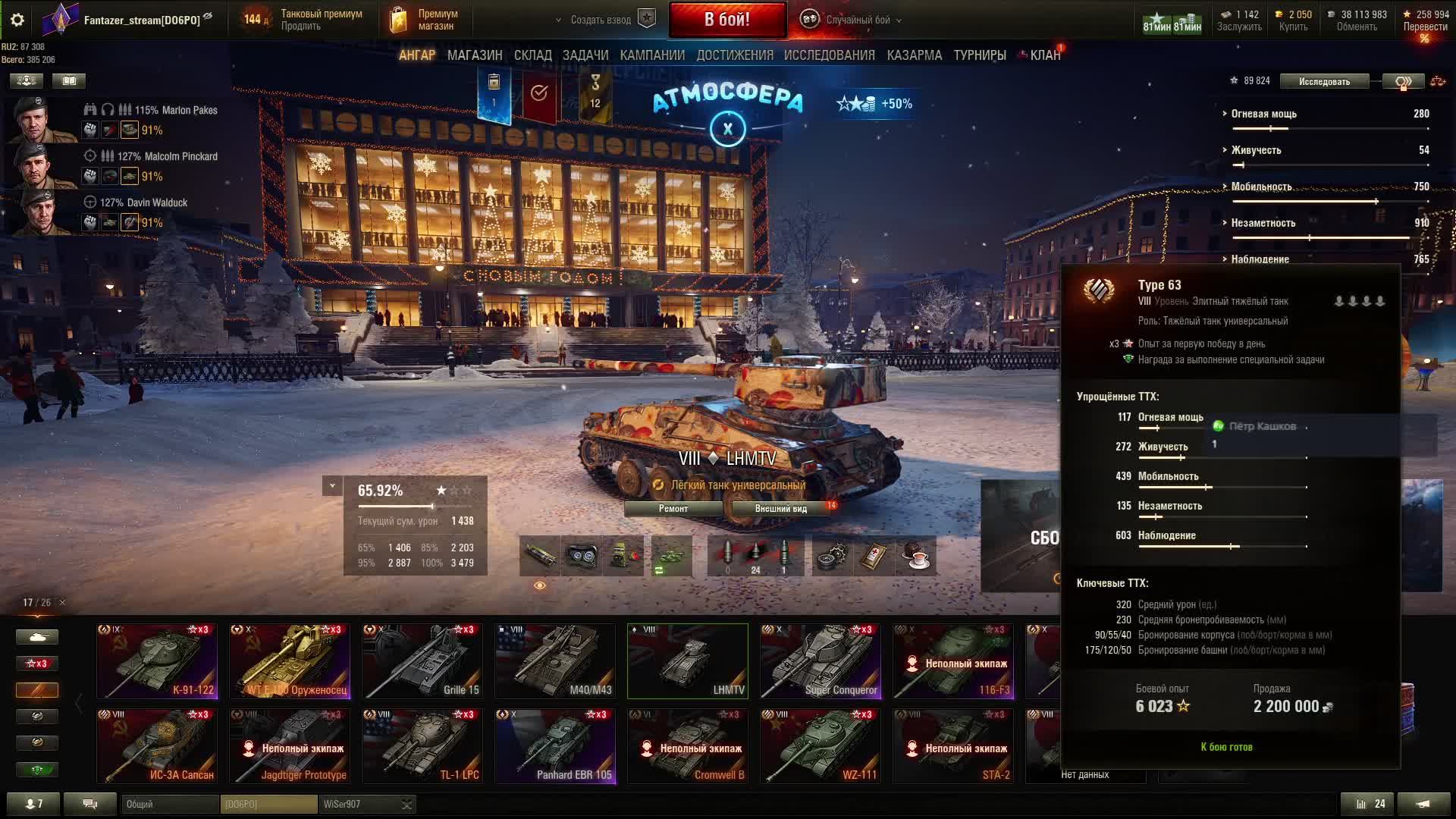Viewport: 1456px width, 819px height.
Task: Close the WiSer907 chat tab
Action: click(407, 805)
